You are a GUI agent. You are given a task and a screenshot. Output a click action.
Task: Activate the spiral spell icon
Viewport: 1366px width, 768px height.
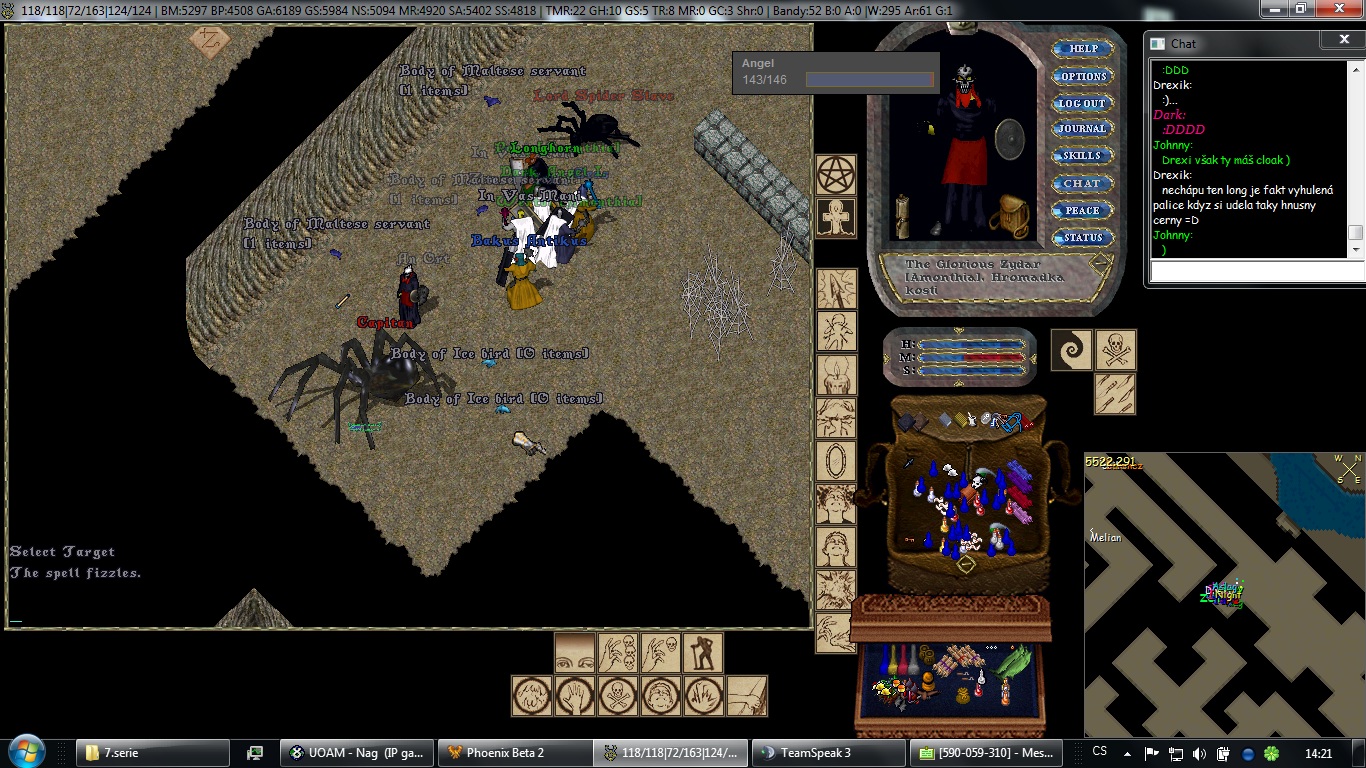click(x=1072, y=350)
